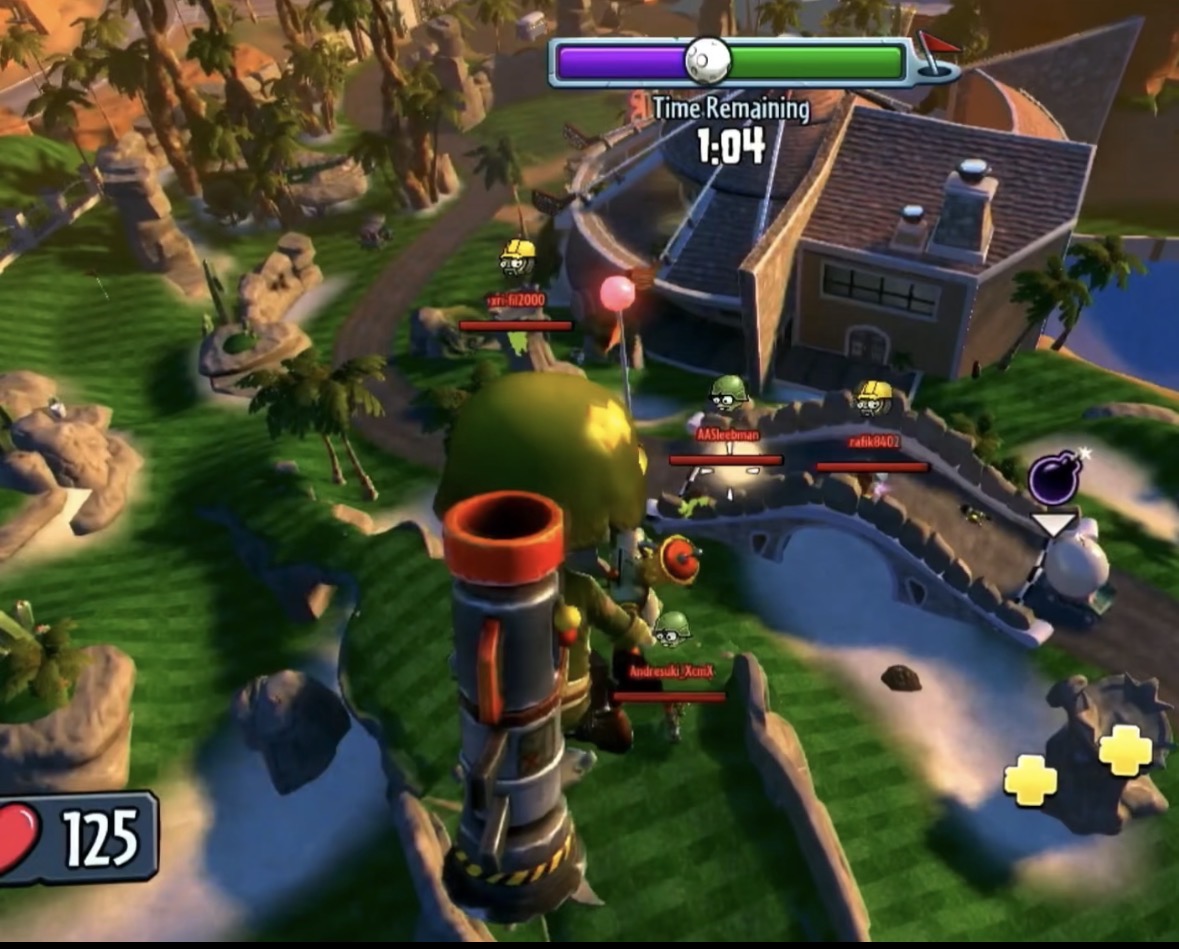1179x949 pixels.
Task: Select the AASleebman player nameplate
Action: coord(727,435)
